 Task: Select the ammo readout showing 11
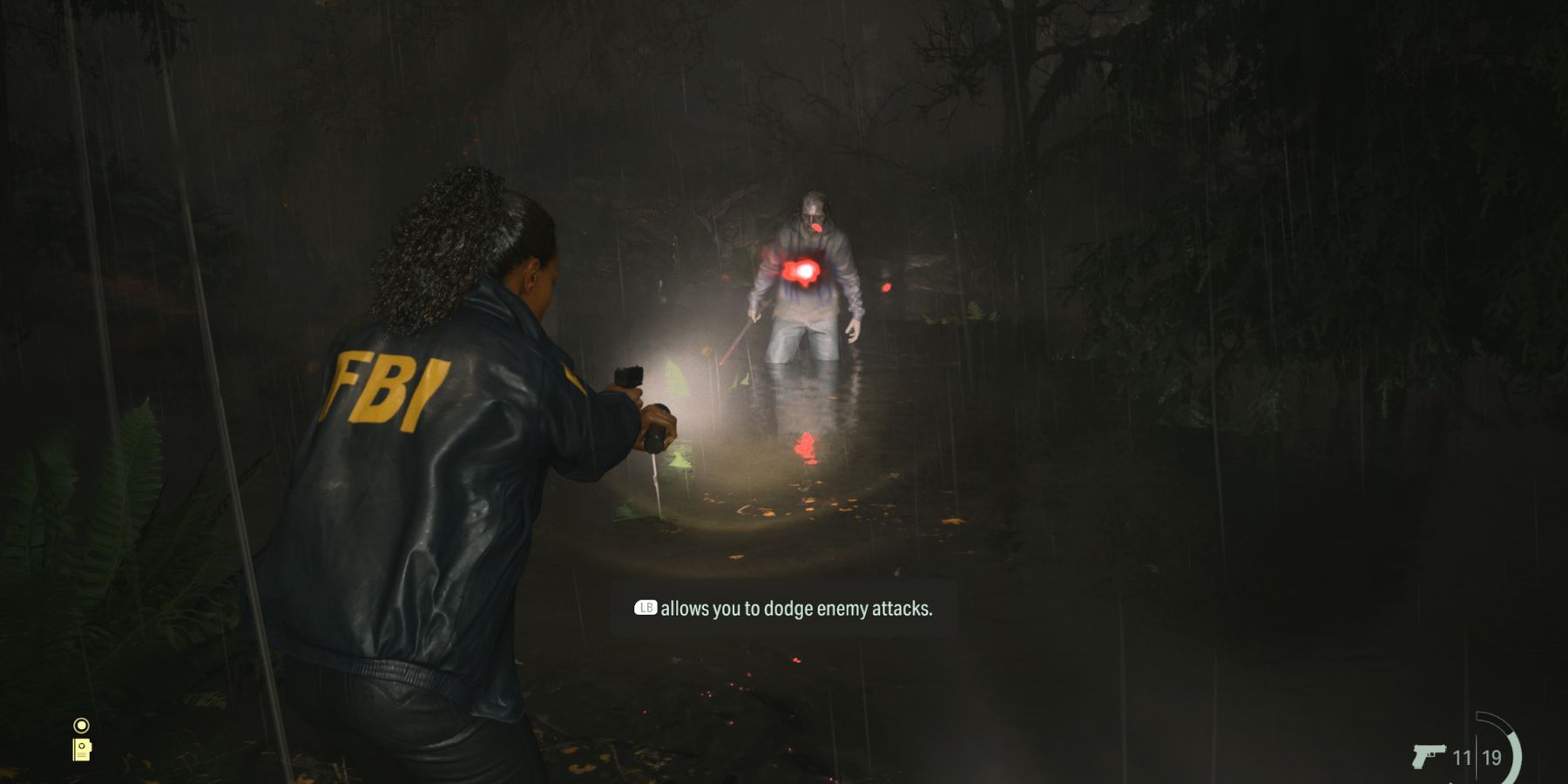pyautogui.click(x=1463, y=758)
